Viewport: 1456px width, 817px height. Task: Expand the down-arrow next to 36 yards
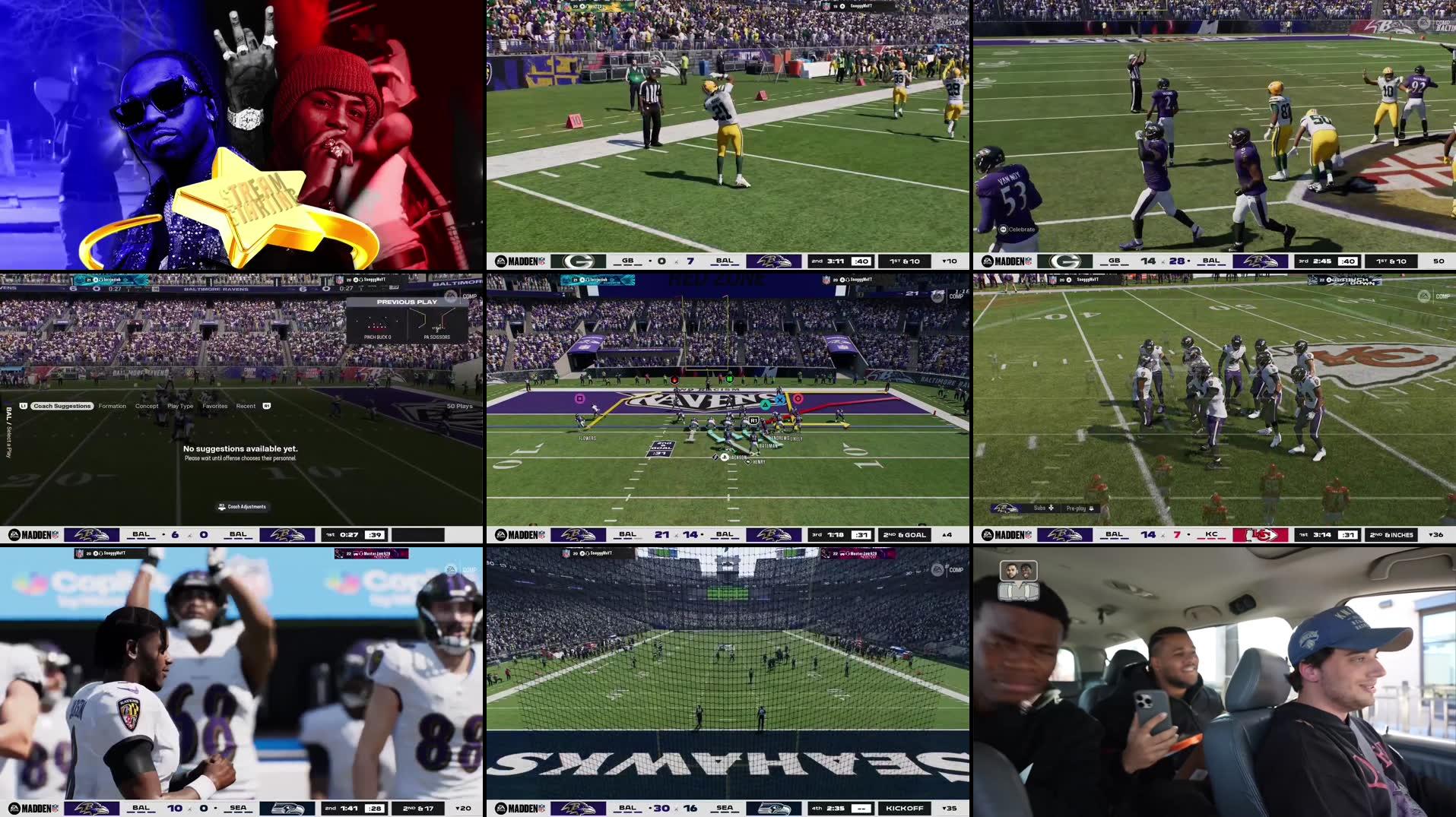pos(1434,534)
